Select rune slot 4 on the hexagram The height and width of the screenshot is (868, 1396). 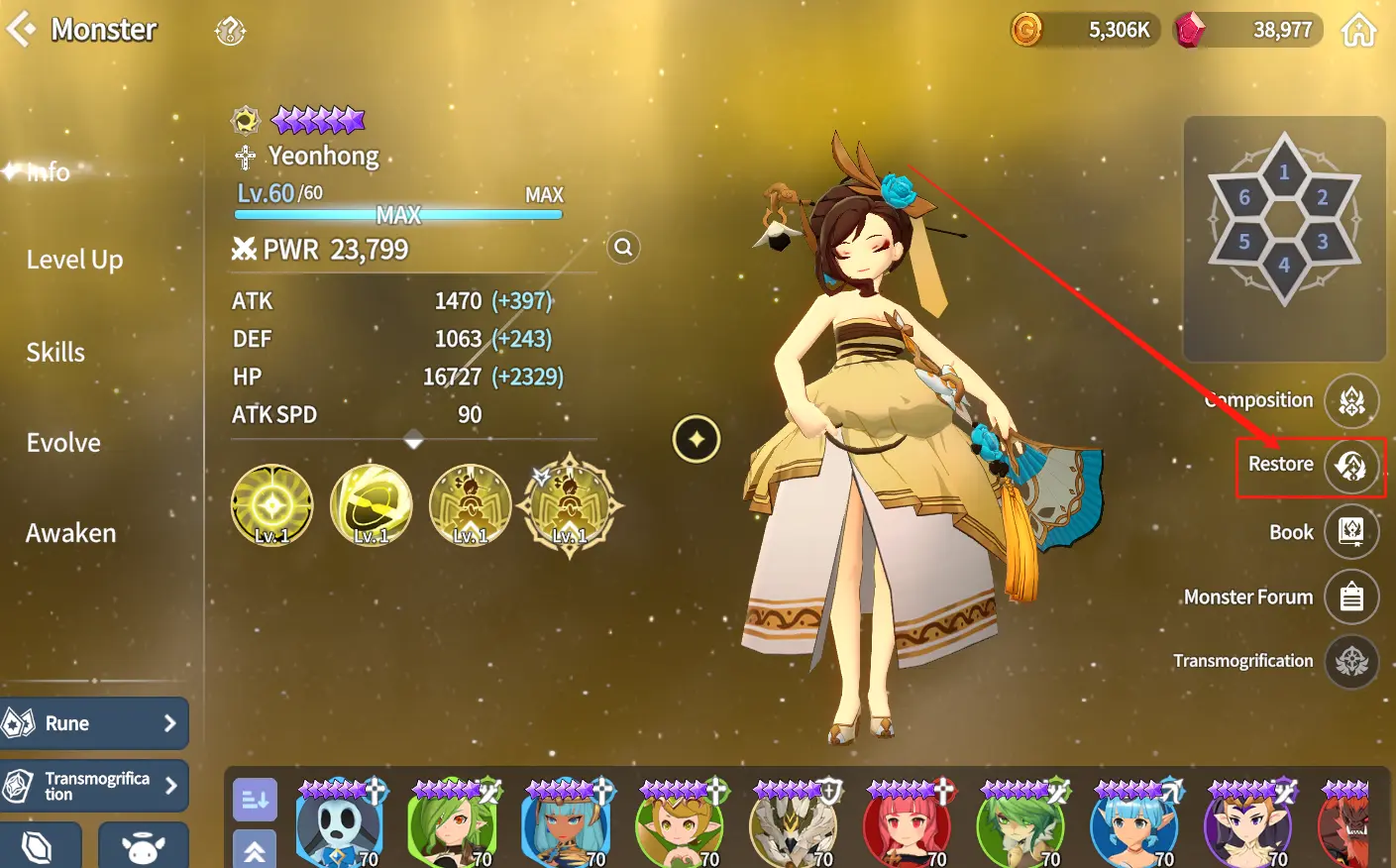(1284, 265)
